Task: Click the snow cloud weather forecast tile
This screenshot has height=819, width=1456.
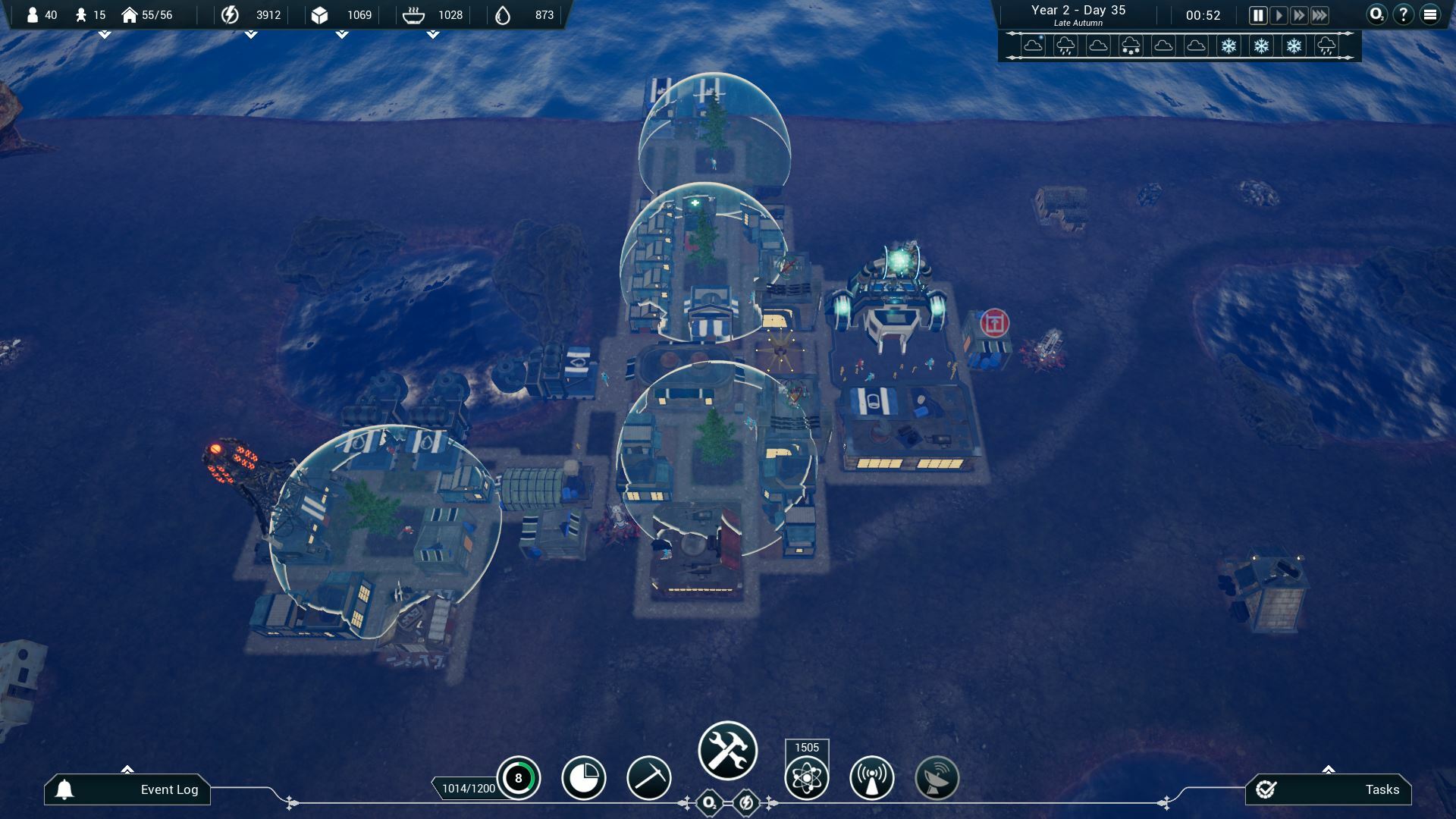Action: tap(1131, 45)
